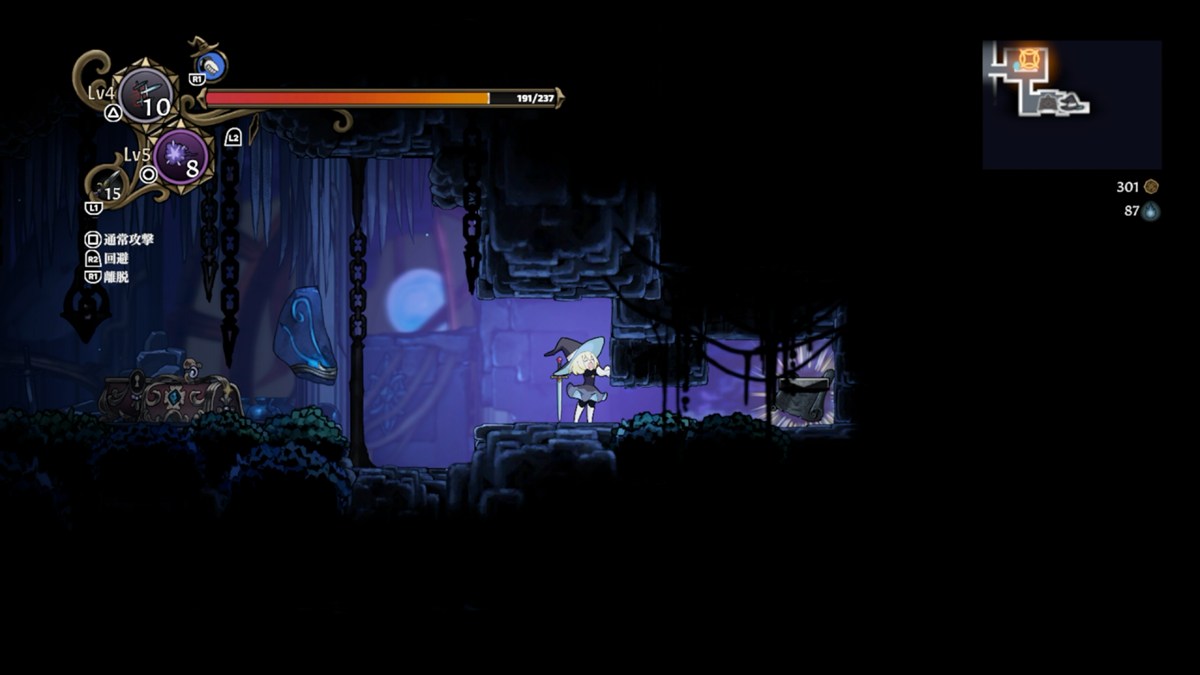Screen dimensions: 1200x675
Task: Click the witch-hat potion flask icon
Action: click(x=210, y=65)
